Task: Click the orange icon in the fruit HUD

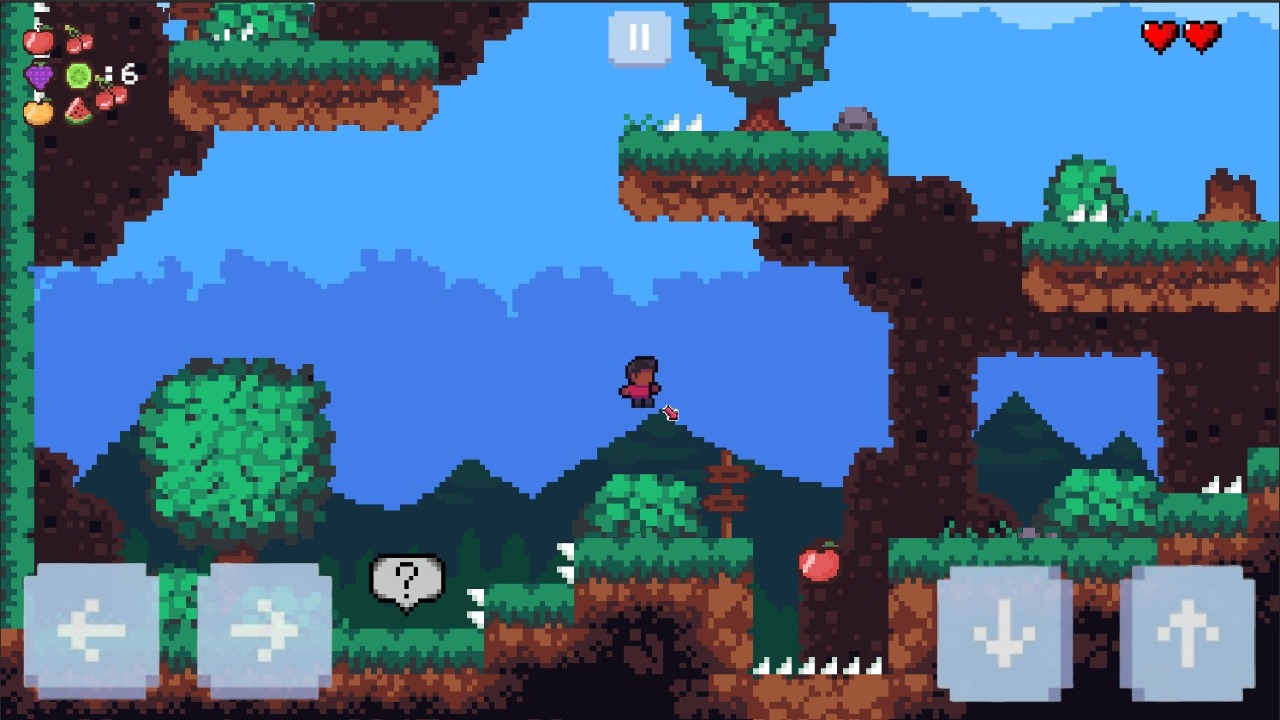Action: tap(38, 112)
